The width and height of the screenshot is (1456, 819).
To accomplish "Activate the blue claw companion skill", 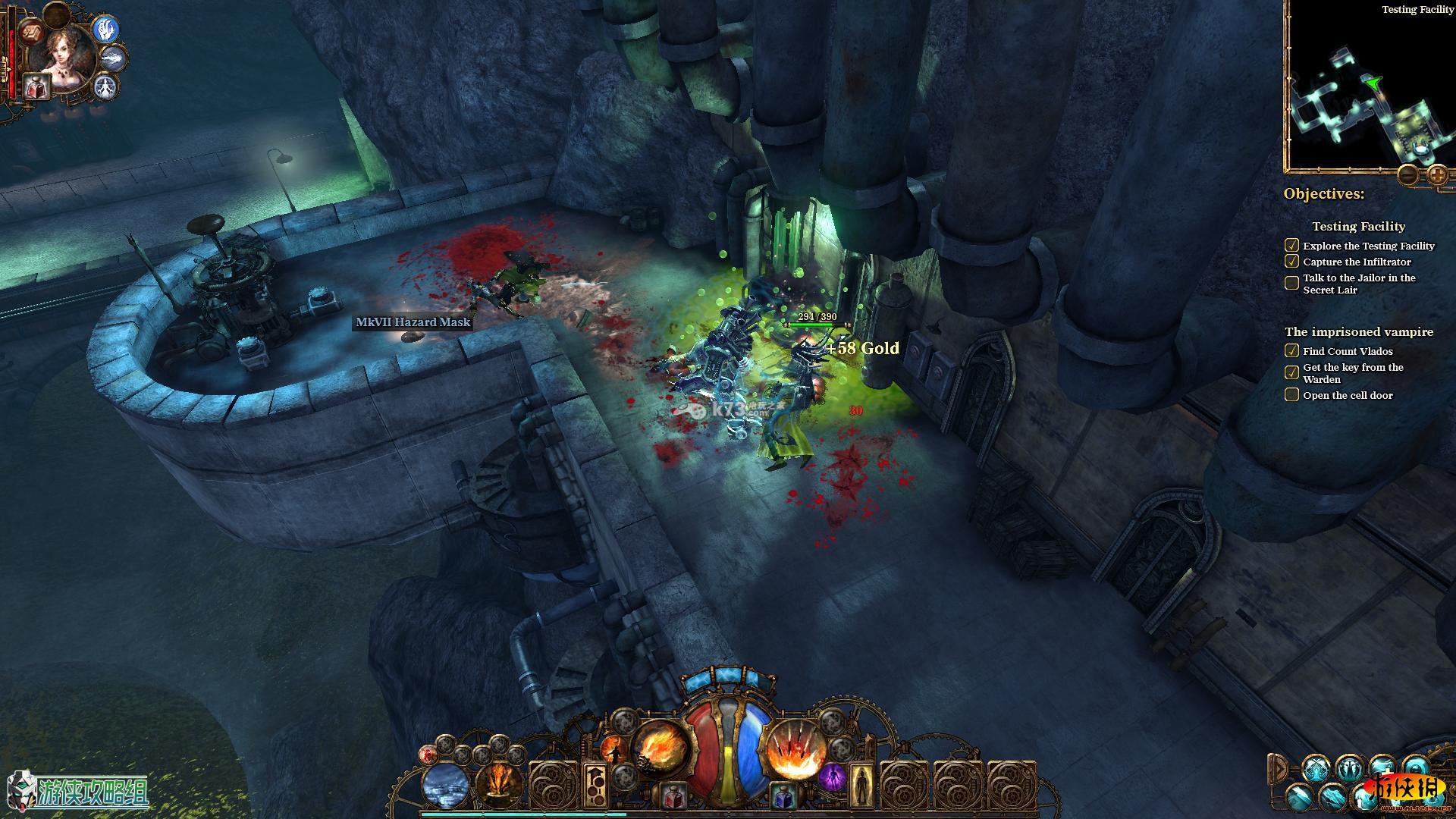I will point(108,29).
